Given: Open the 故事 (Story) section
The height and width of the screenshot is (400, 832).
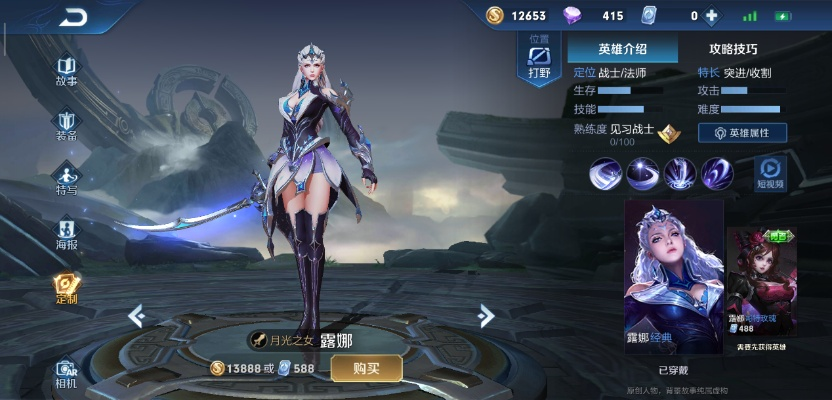Looking at the screenshot, I should point(67,70).
